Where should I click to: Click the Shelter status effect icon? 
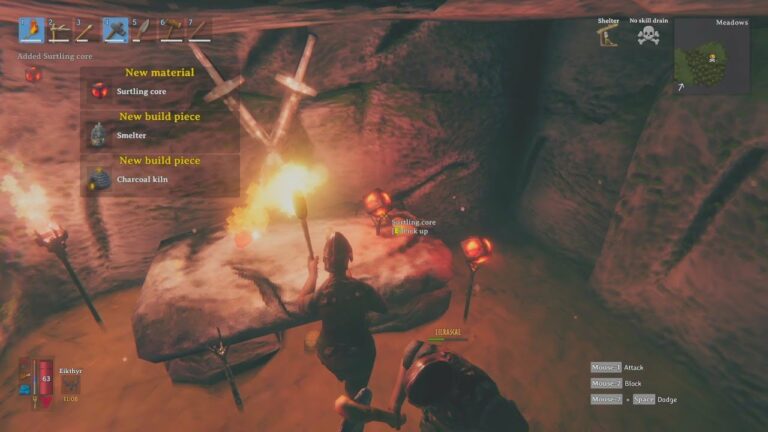[608, 36]
